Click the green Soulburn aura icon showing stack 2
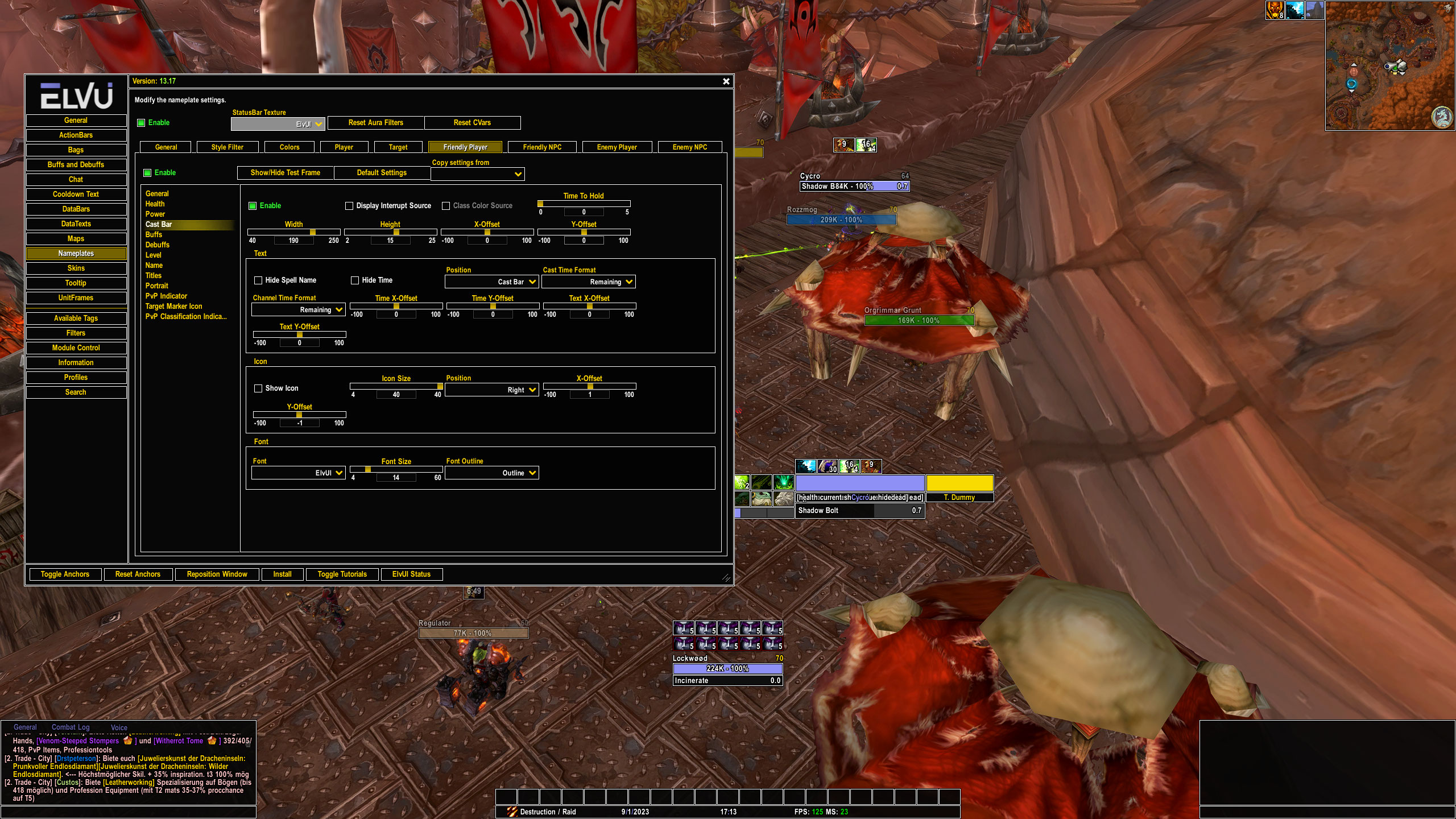 point(742,483)
